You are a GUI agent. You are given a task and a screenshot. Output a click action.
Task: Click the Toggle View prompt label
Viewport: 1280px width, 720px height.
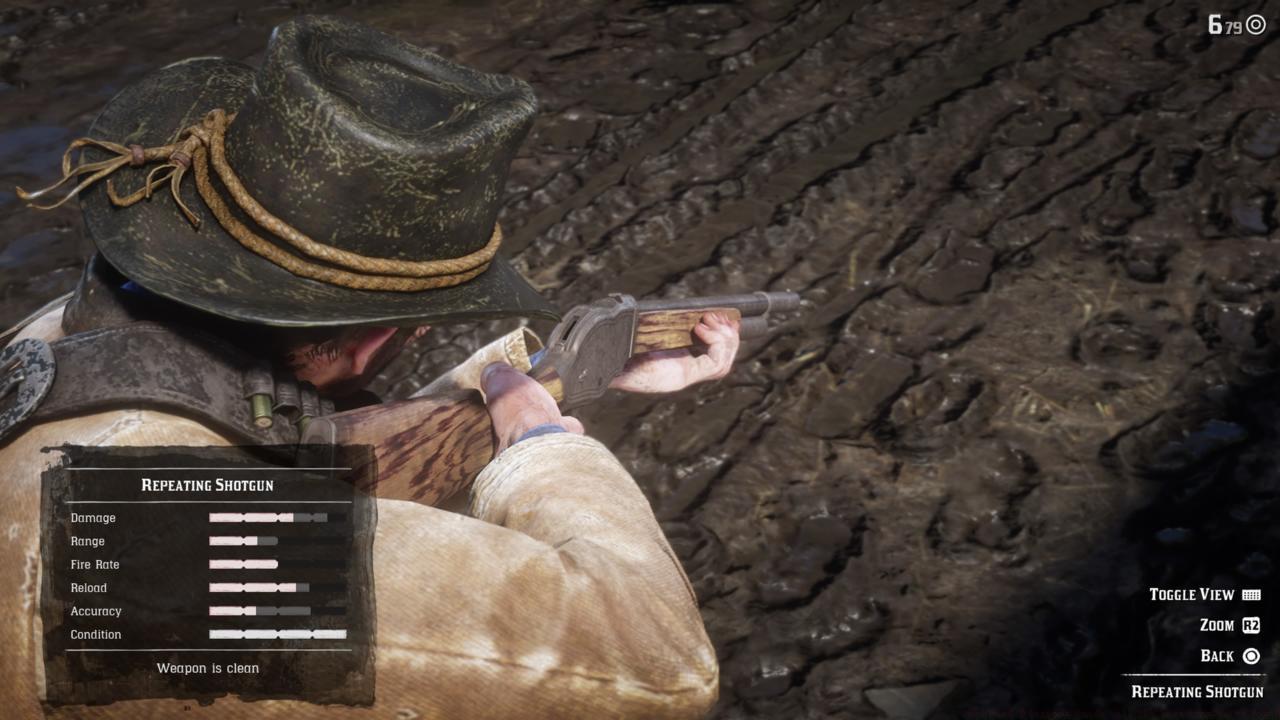[x=1190, y=594]
